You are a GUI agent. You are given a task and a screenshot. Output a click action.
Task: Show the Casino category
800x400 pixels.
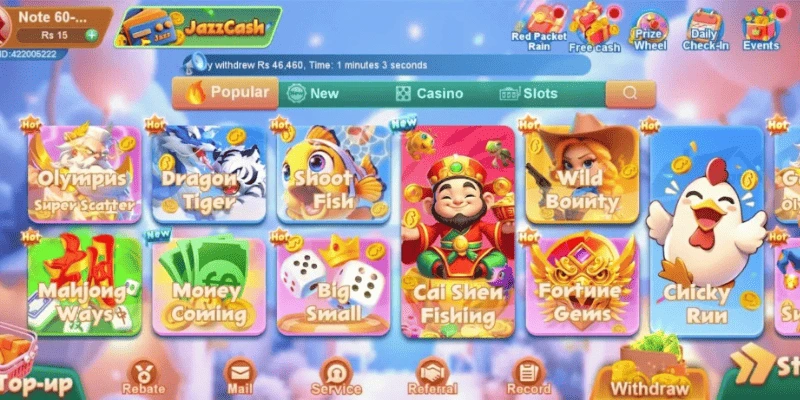[x=428, y=93]
